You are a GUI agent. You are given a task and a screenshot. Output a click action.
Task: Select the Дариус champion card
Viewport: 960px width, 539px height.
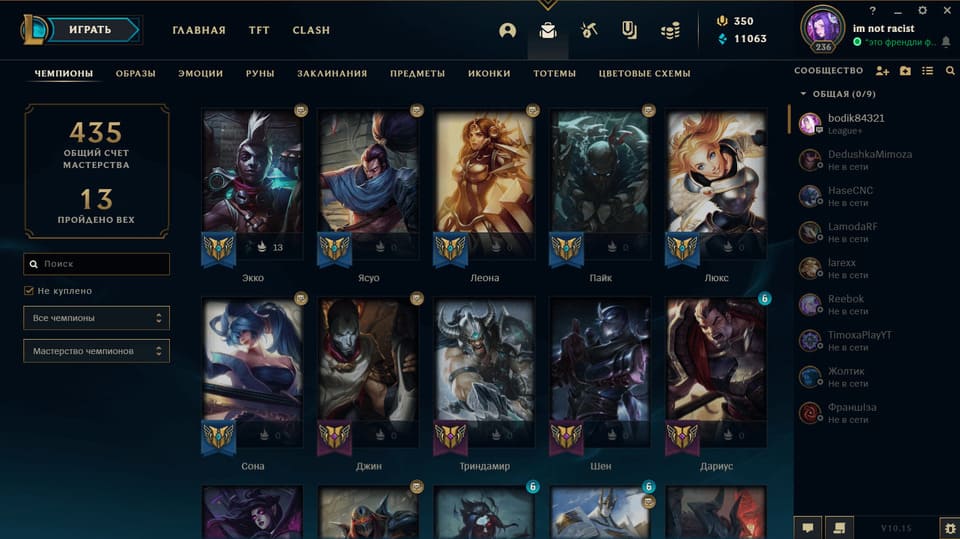point(716,372)
